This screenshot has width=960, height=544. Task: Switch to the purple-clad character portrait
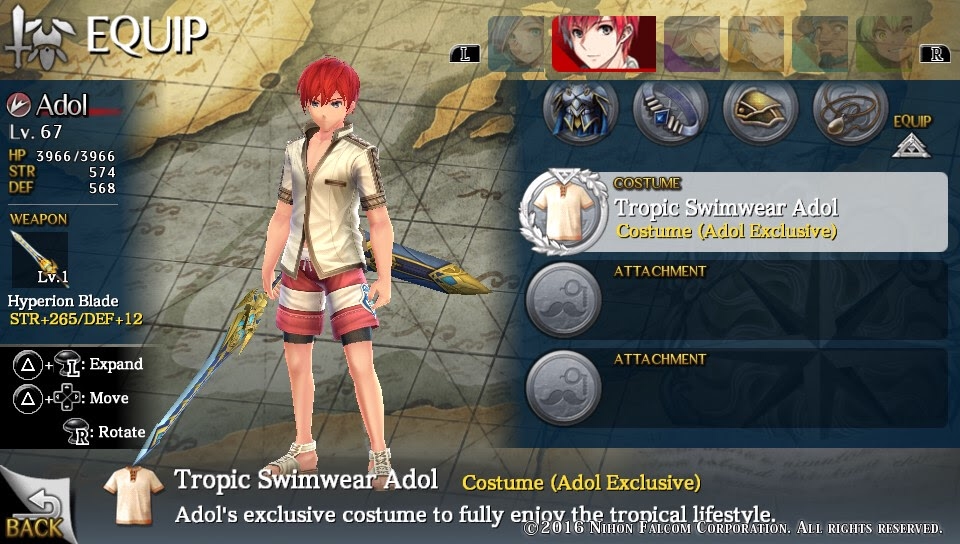692,44
